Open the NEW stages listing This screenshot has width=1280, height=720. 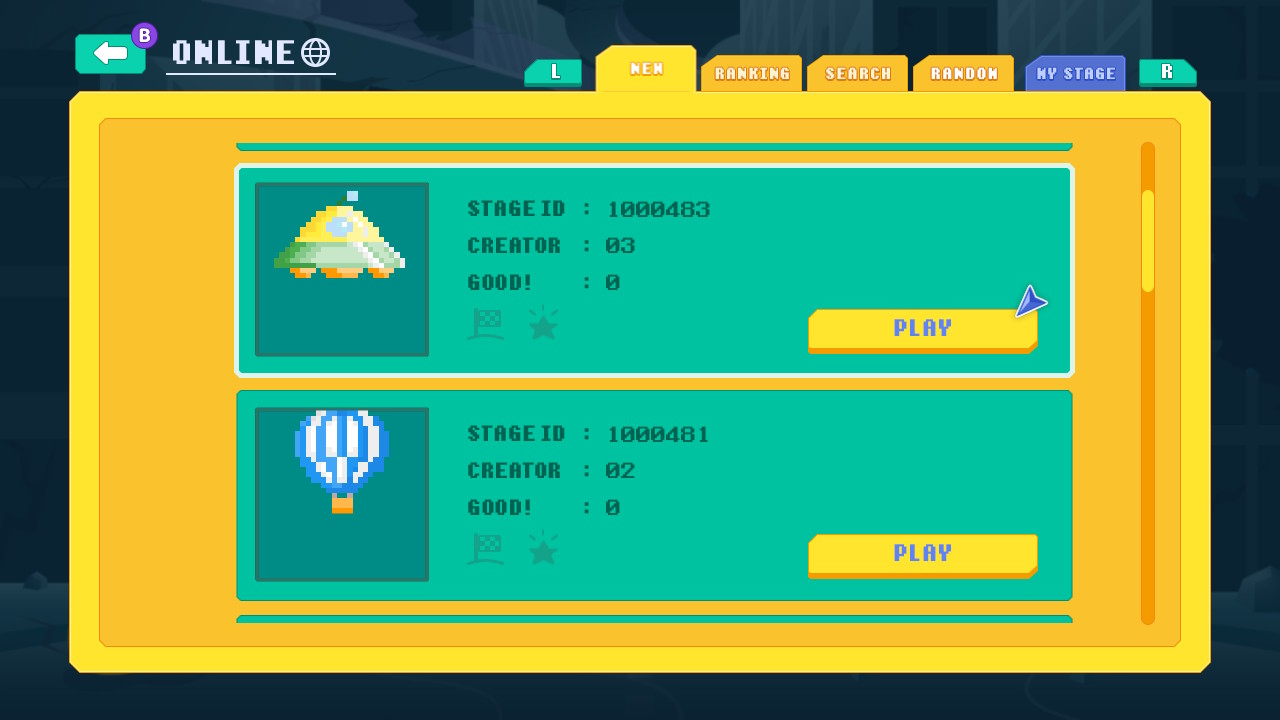click(x=645, y=70)
